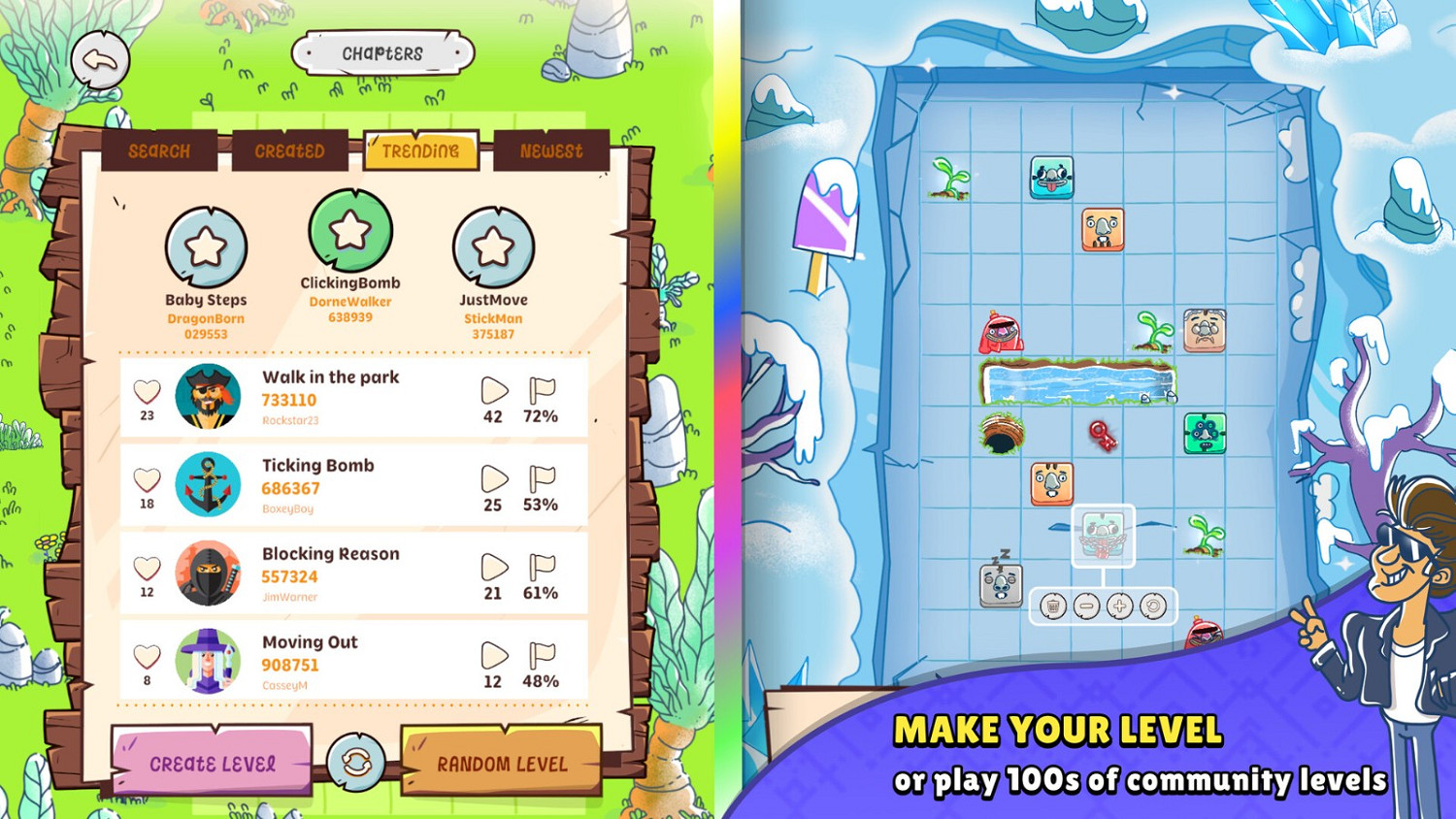Click the plus icon to duplicate the block
Screen dimensions: 1456x819
pos(1121,606)
